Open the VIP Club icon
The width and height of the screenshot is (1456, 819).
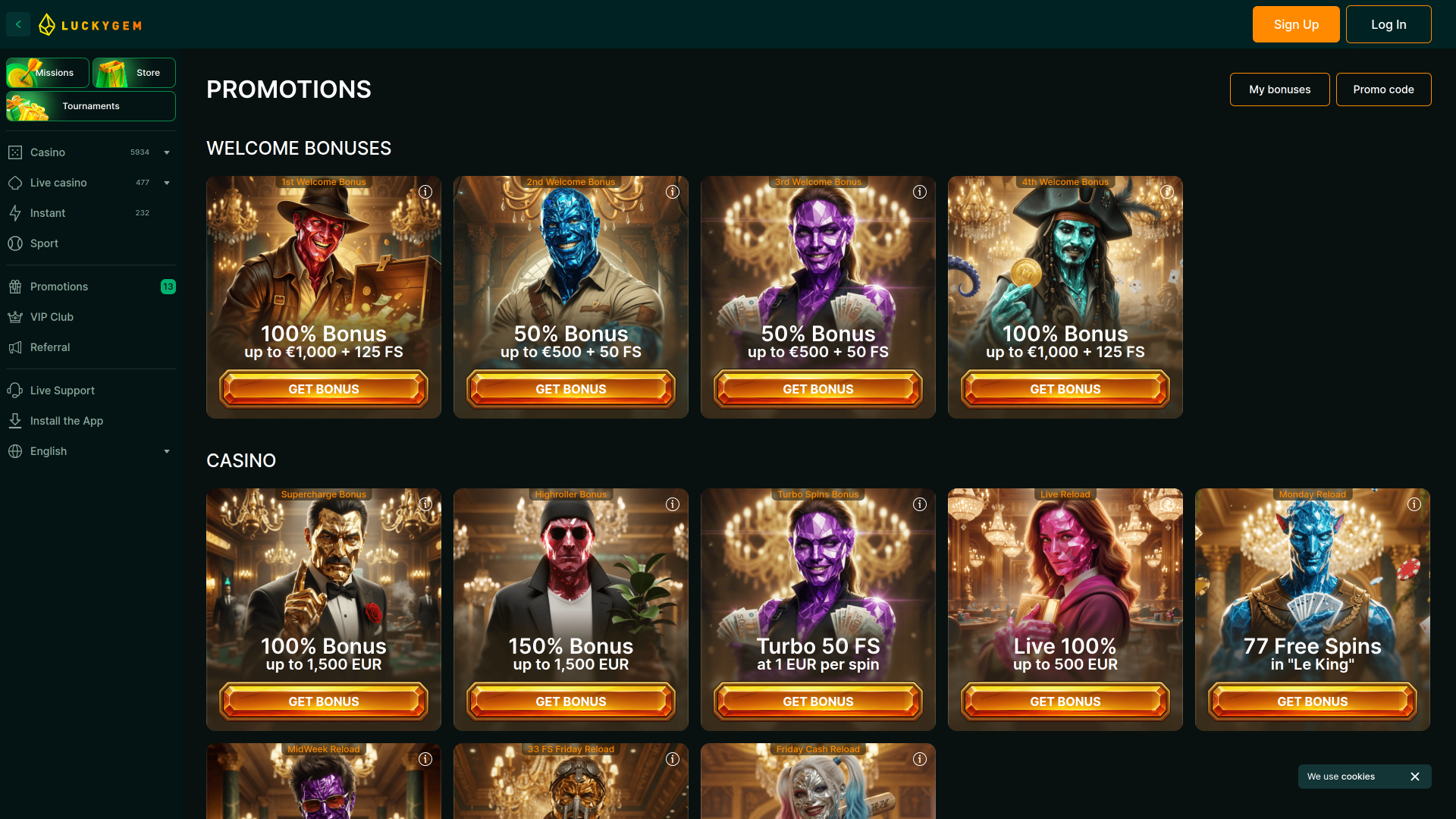click(16, 316)
